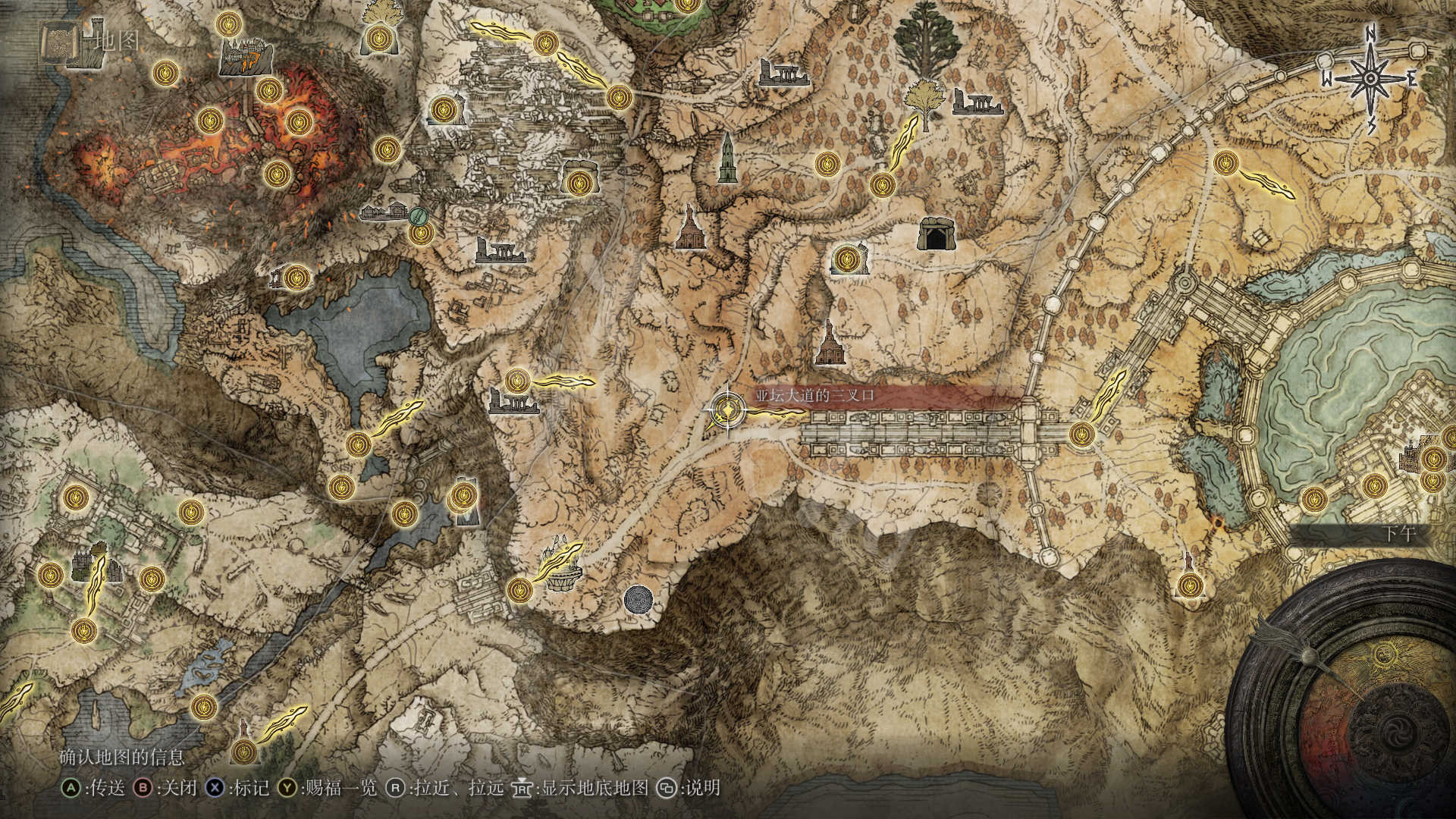Click the compass rose on the map
This screenshot has height=819, width=1456.
[1371, 79]
